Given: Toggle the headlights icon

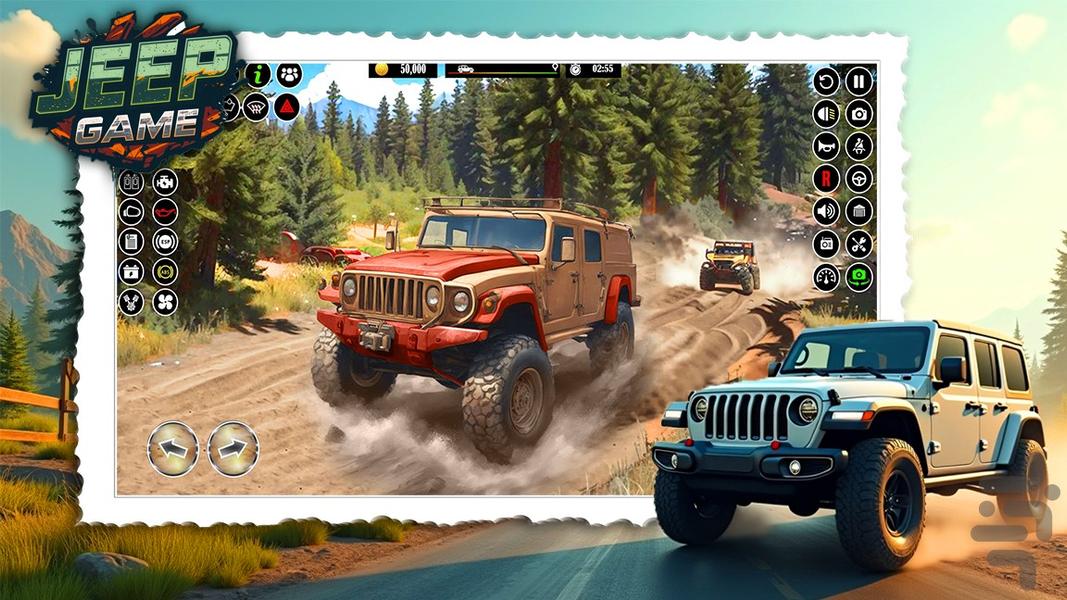Looking at the screenshot, I should [826, 114].
